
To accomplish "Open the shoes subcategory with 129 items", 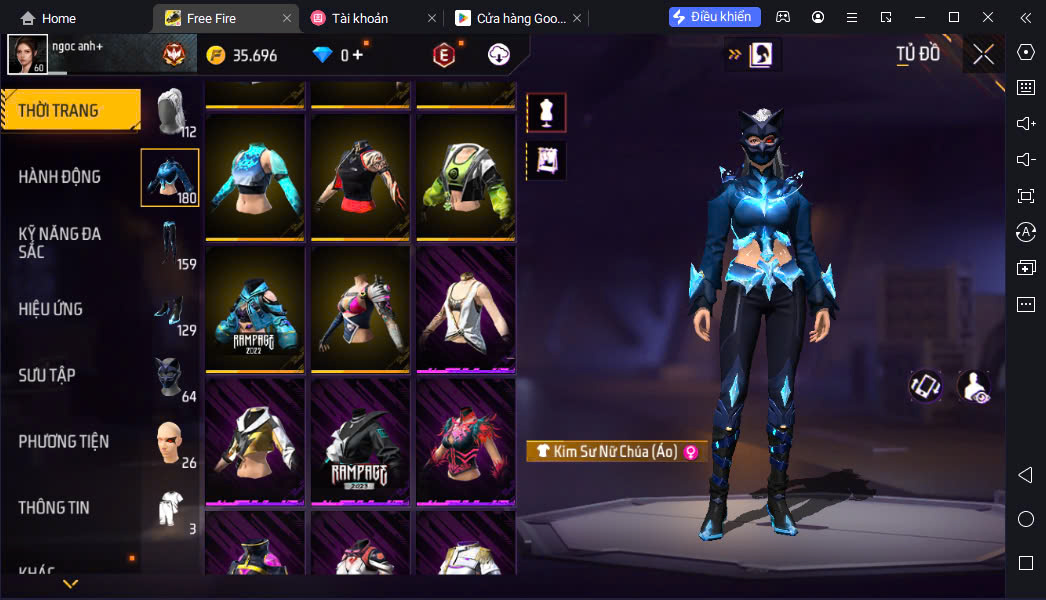I will pos(170,310).
